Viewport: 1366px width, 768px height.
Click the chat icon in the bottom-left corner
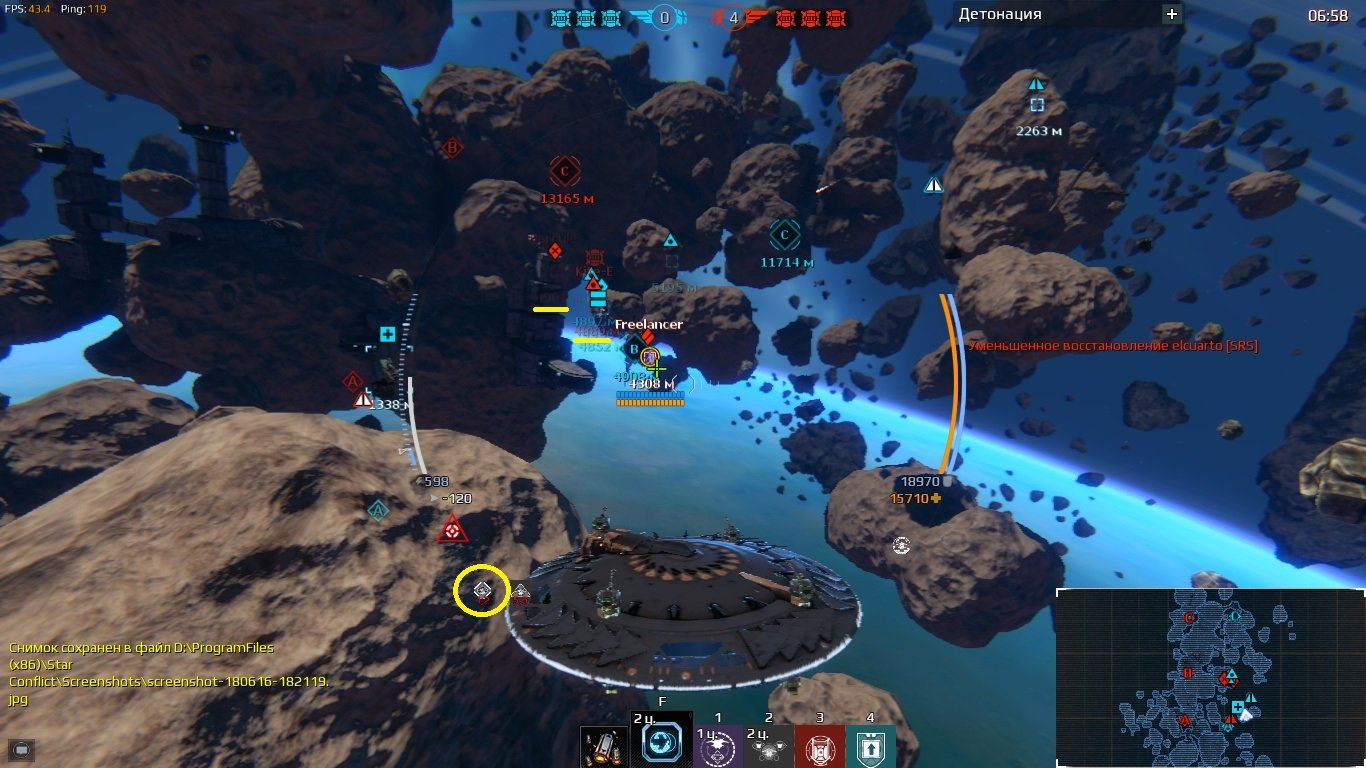(21, 748)
